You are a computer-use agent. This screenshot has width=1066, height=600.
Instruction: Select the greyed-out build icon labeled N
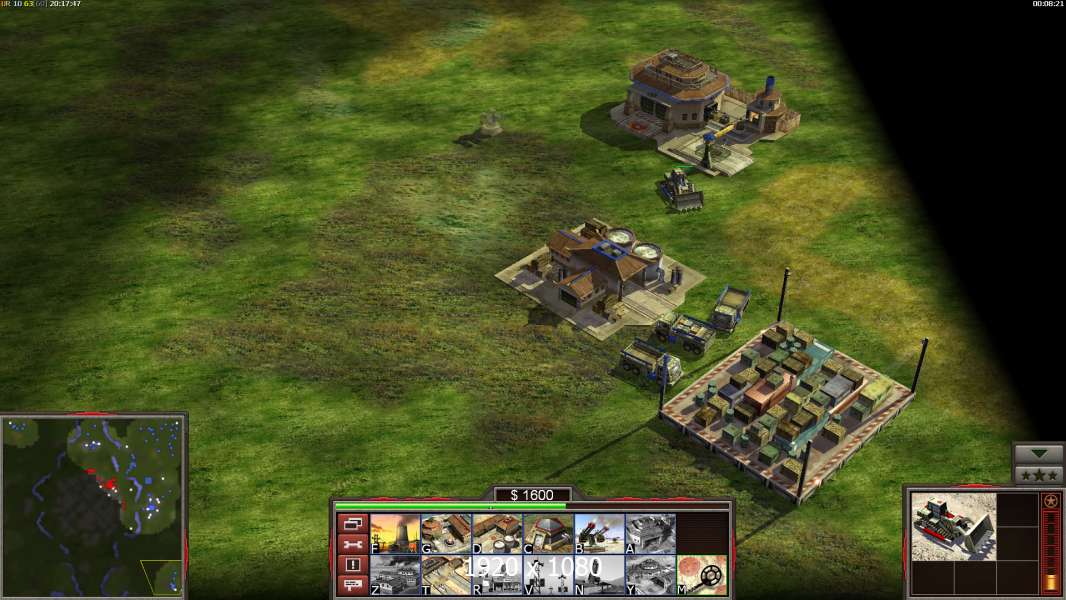point(599,574)
